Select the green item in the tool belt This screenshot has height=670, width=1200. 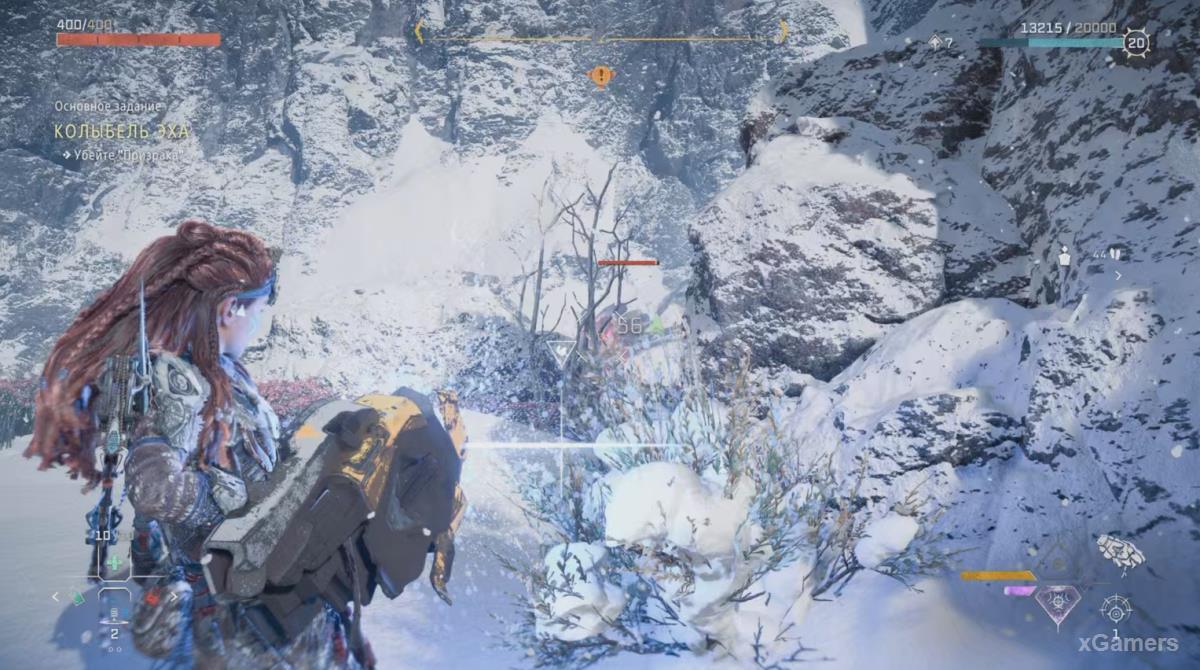(79, 598)
